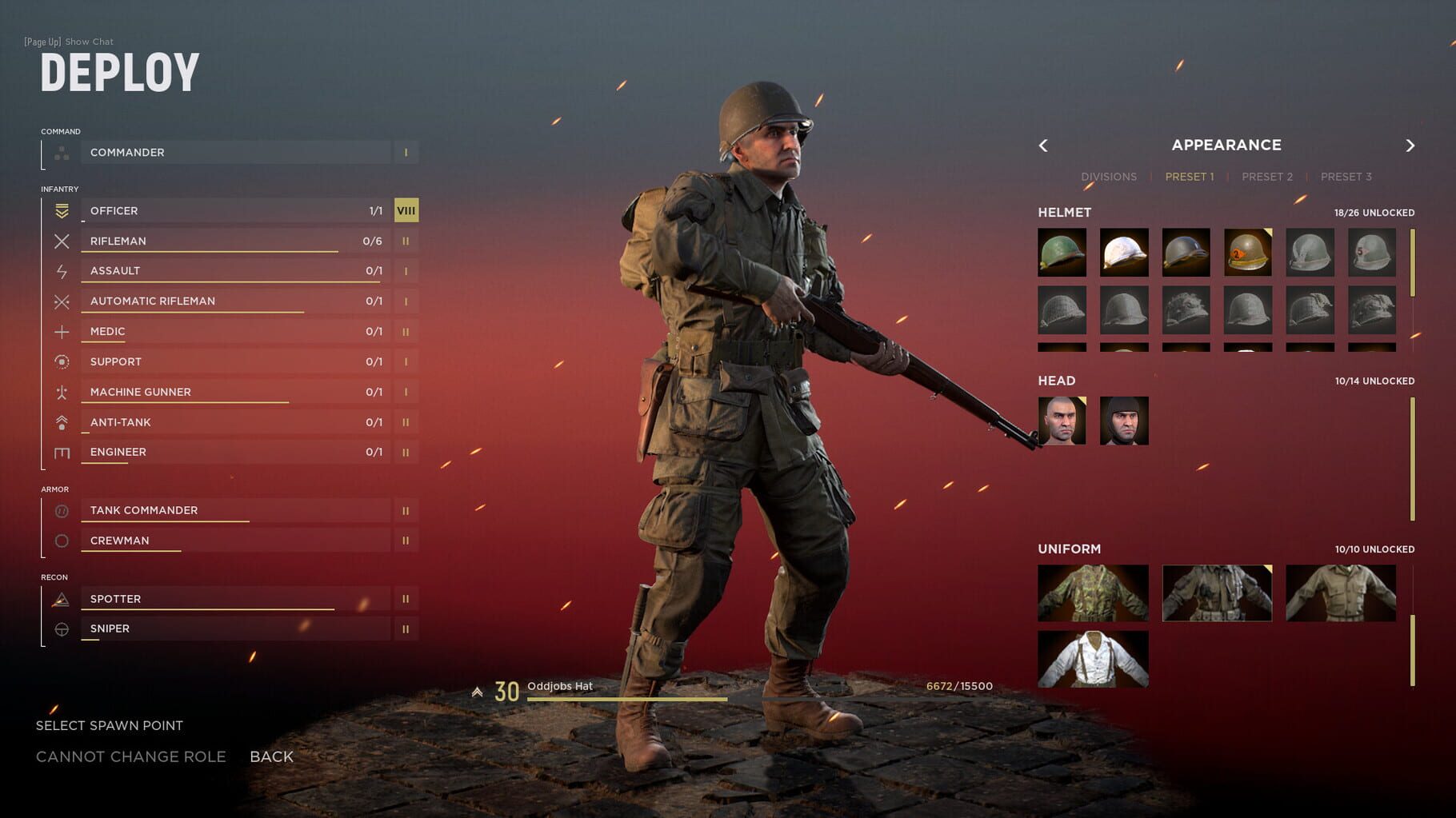
Task: Click the right arrow beside Appearance
Action: point(1410,146)
